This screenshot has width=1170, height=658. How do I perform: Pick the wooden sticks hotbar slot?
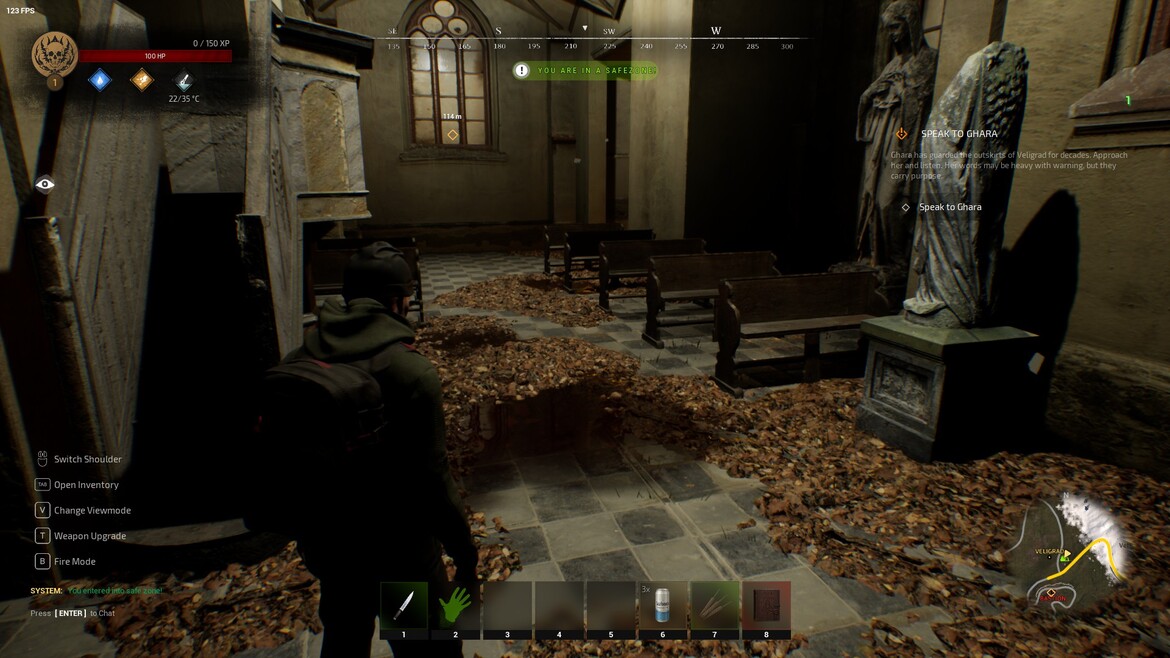click(x=715, y=606)
